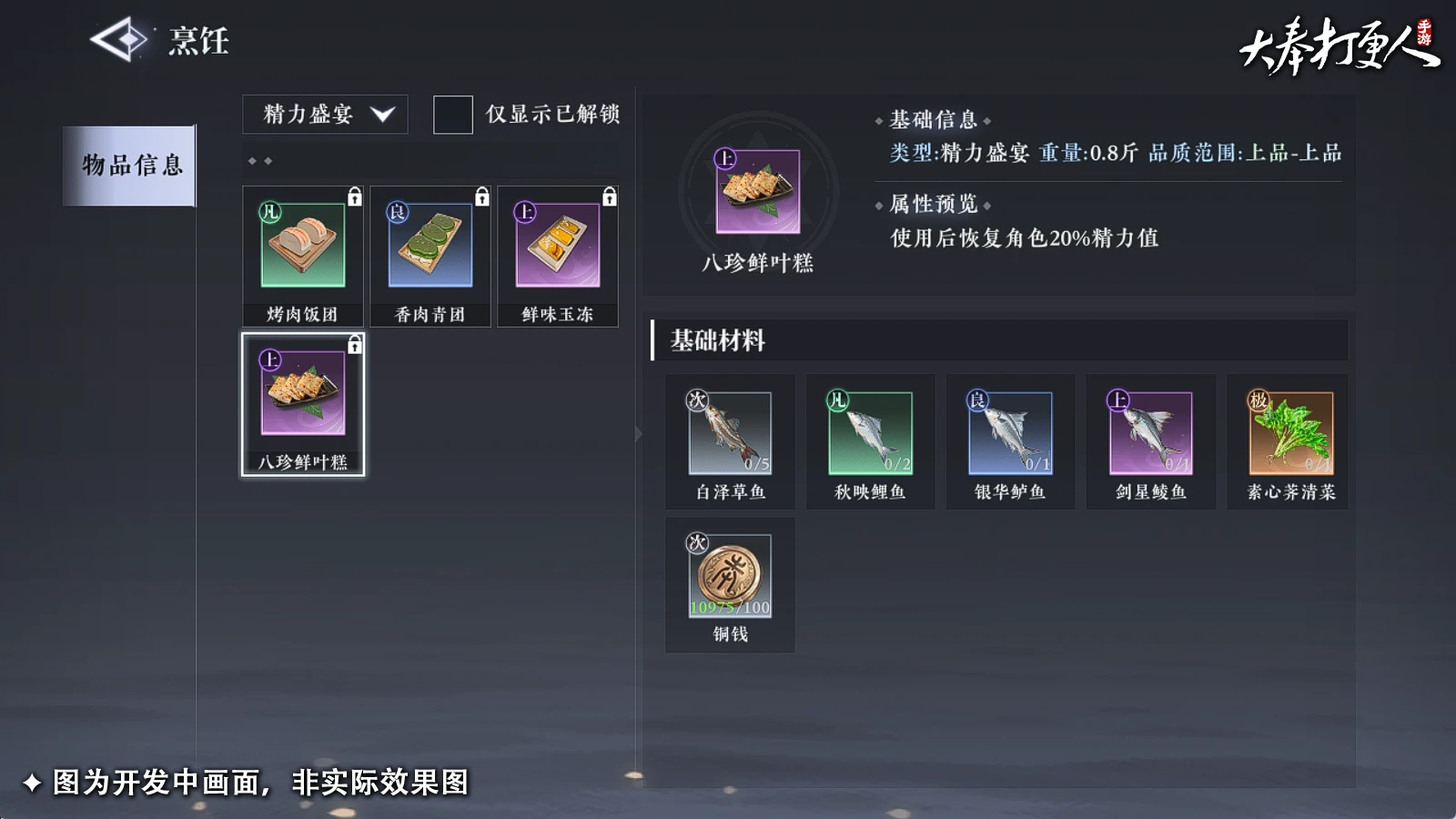The height and width of the screenshot is (819, 1456).
Task: Select the 香肉青团 recipe icon
Action: pyautogui.click(x=430, y=244)
